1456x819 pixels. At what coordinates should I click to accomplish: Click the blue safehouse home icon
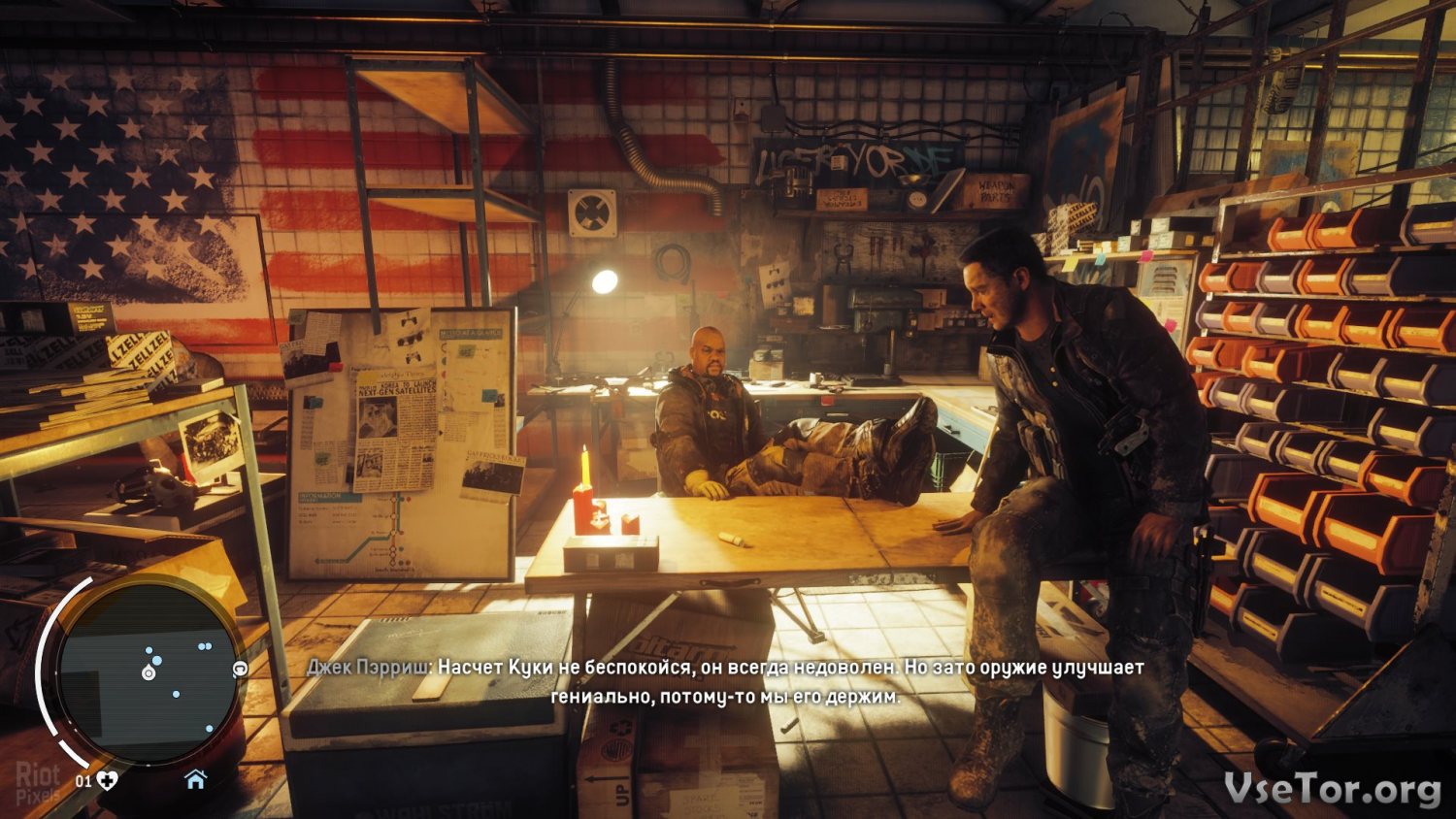(195, 779)
